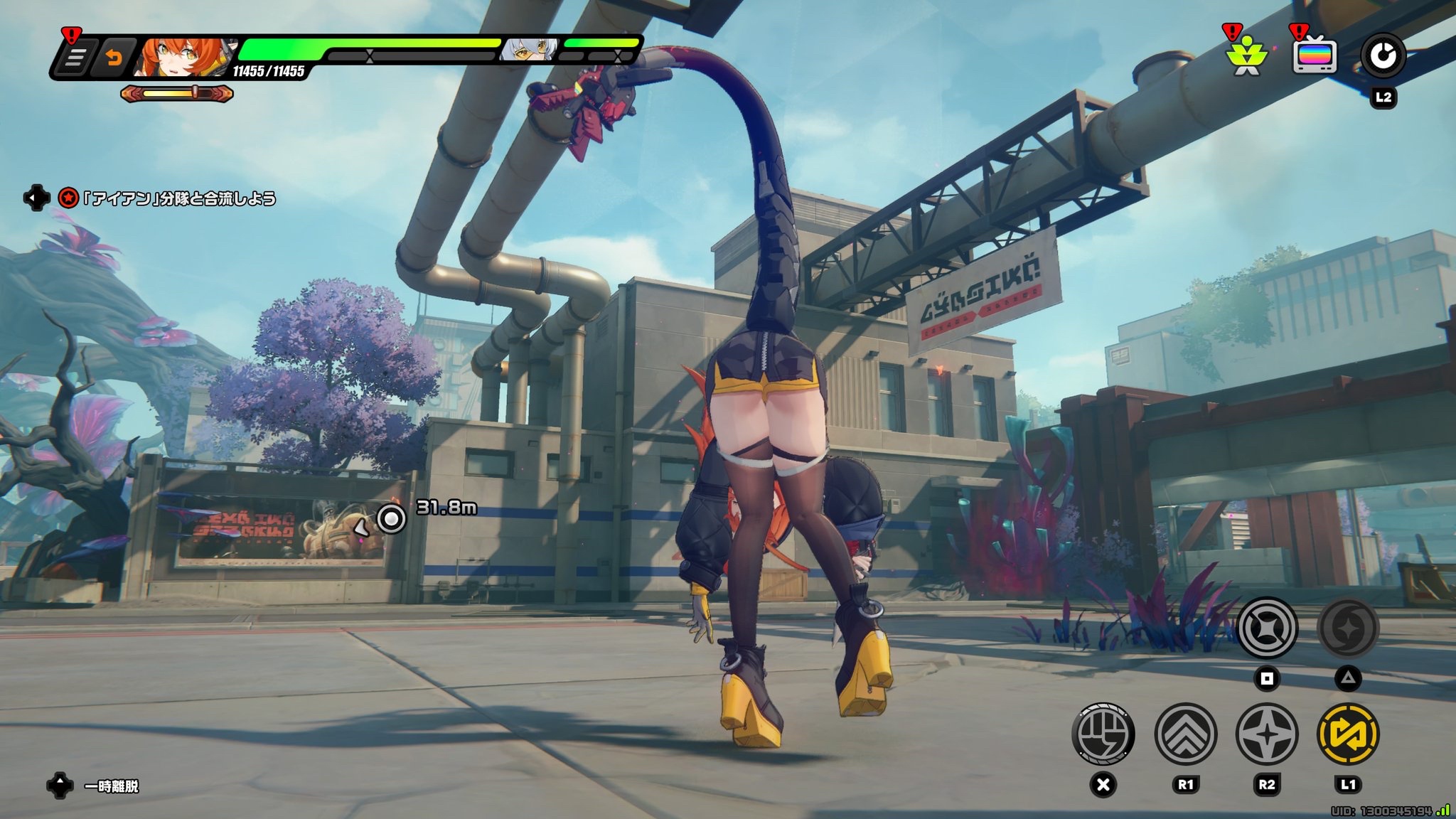
Task: Activate the yellow character swap icon
Action: pyautogui.click(x=1348, y=734)
